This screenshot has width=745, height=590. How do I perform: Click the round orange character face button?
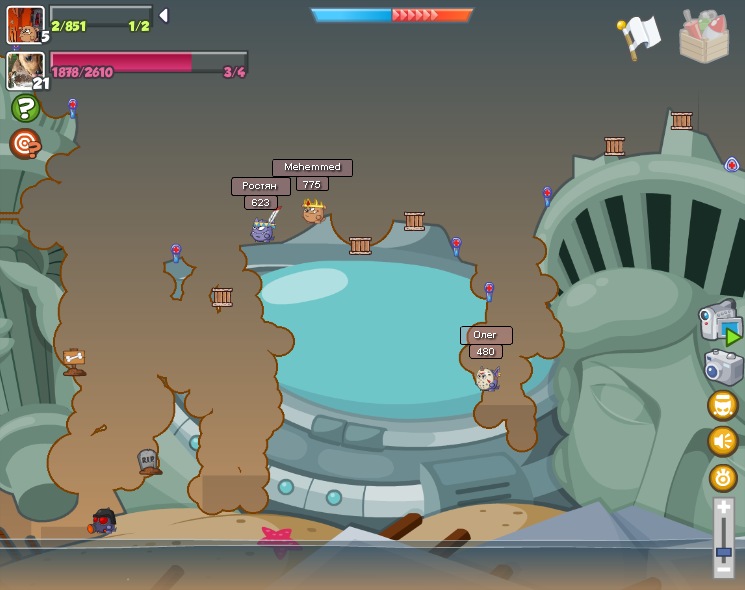(x=723, y=405)
